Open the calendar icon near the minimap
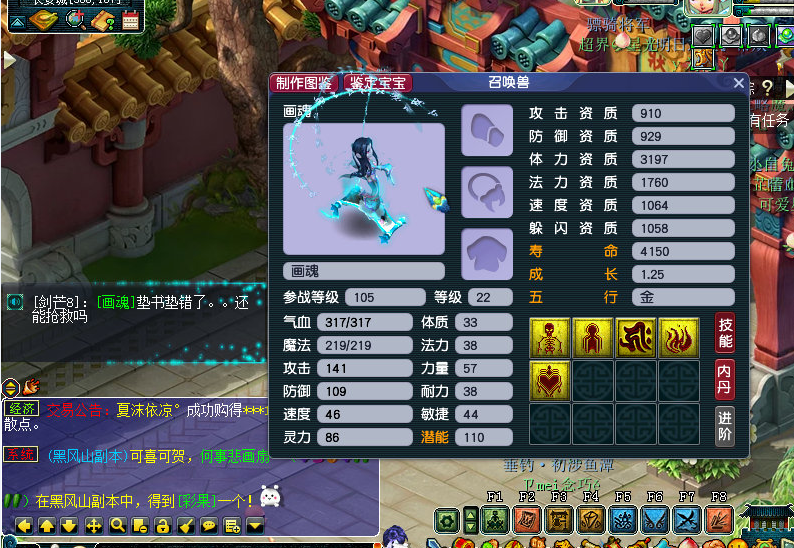The width and height of the screenshot is (794, 548). (x=130, y=19)
